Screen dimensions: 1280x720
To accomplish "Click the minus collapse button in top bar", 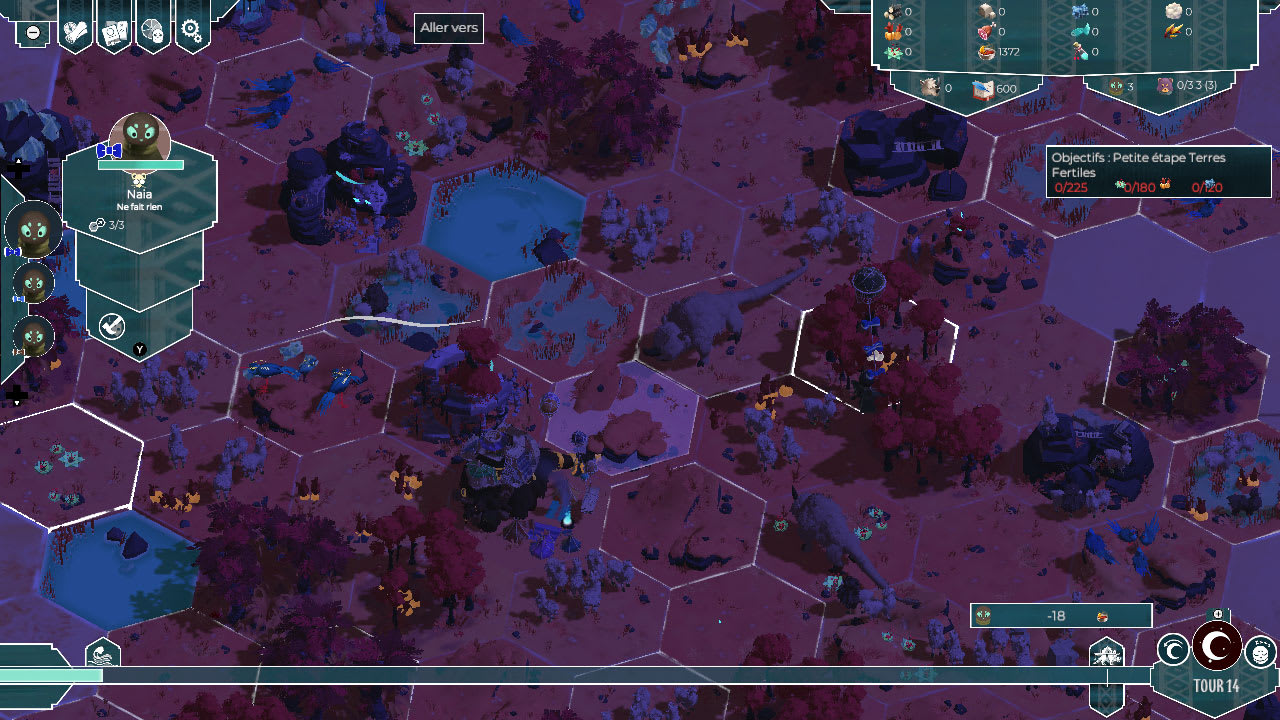I will pos(33,32).
